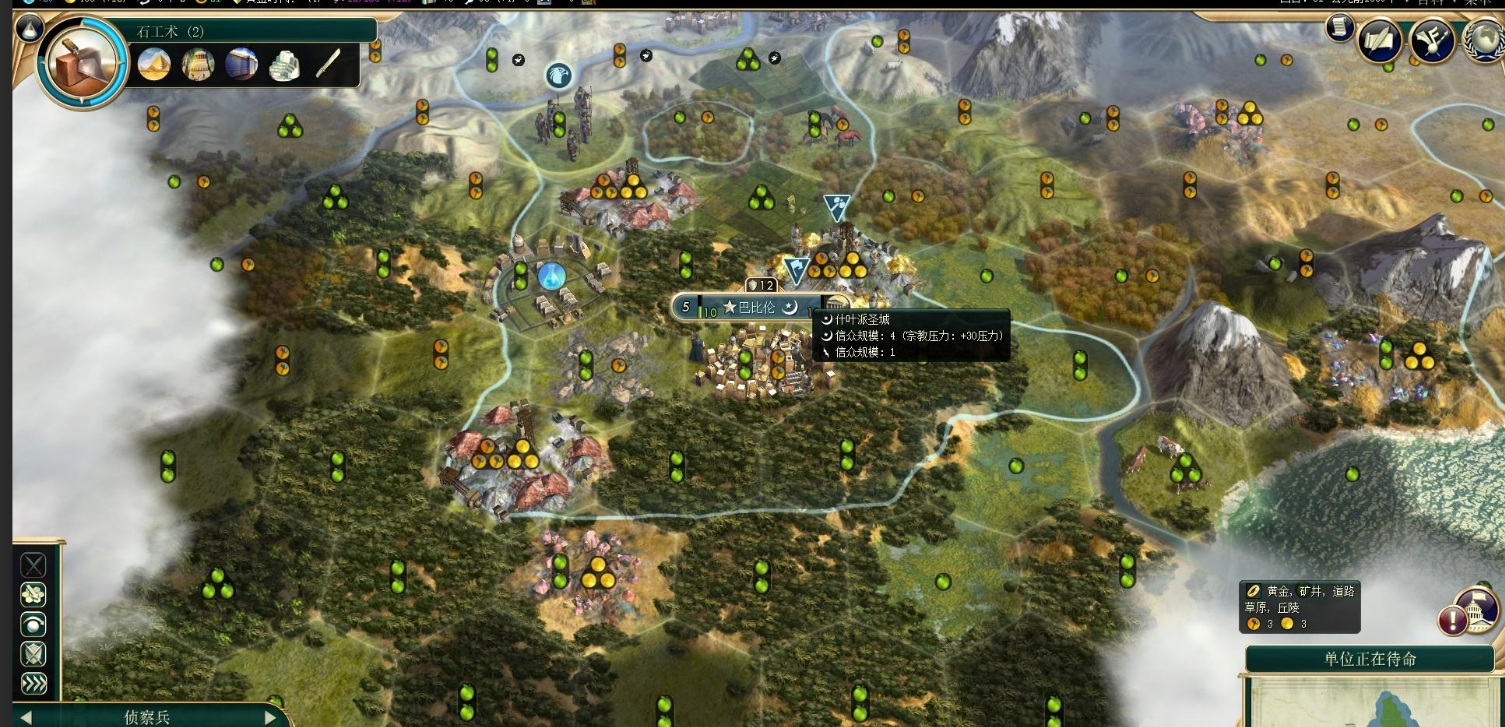This screenshot has width=1505, height=727.
Task: Click the triple chevron move action
Action: point(34,684)
